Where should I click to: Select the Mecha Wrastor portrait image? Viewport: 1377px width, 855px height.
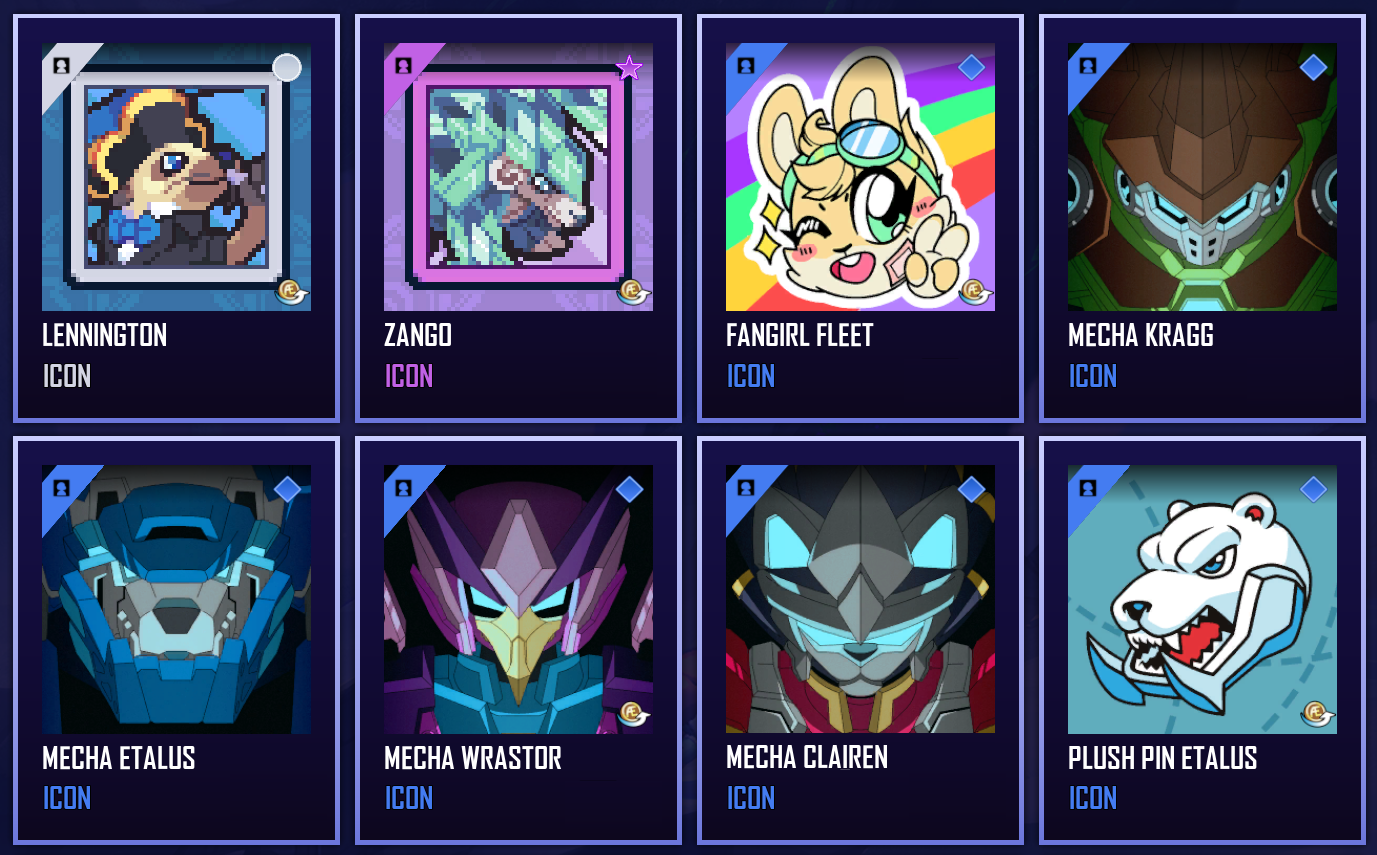tap(517, 600)
